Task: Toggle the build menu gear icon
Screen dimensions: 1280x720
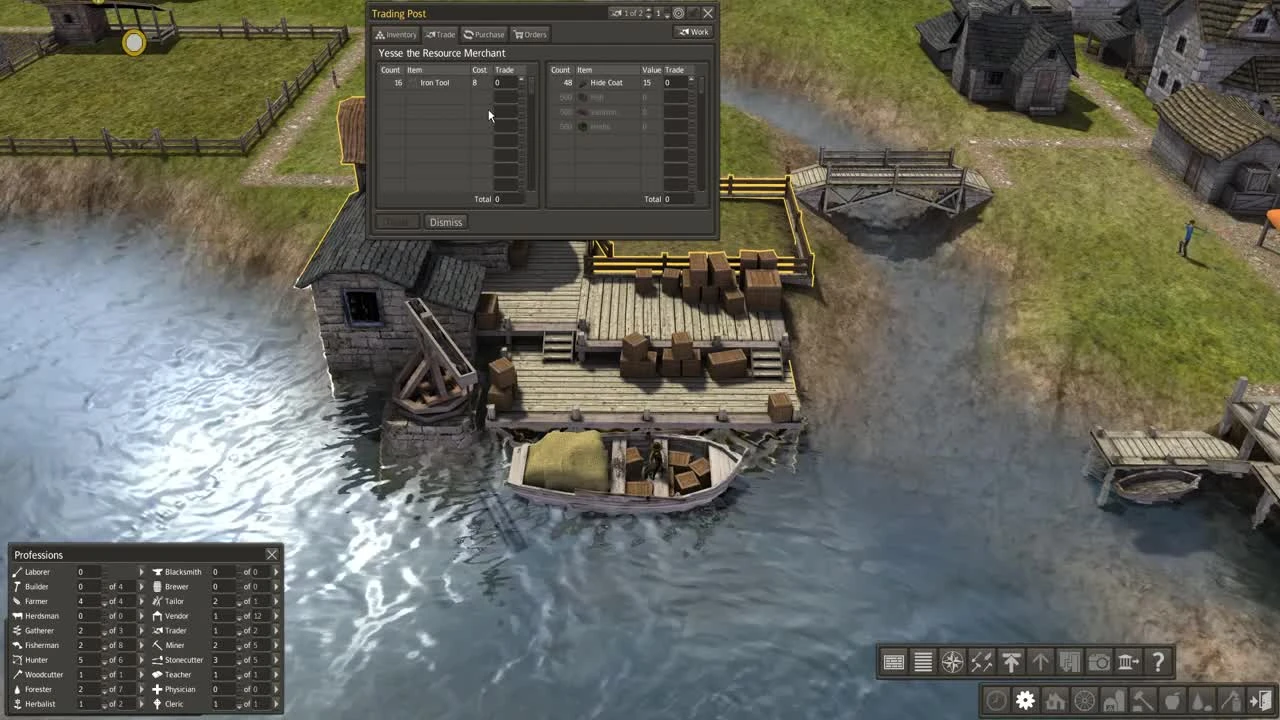Action: click(x=1024, y=701)
